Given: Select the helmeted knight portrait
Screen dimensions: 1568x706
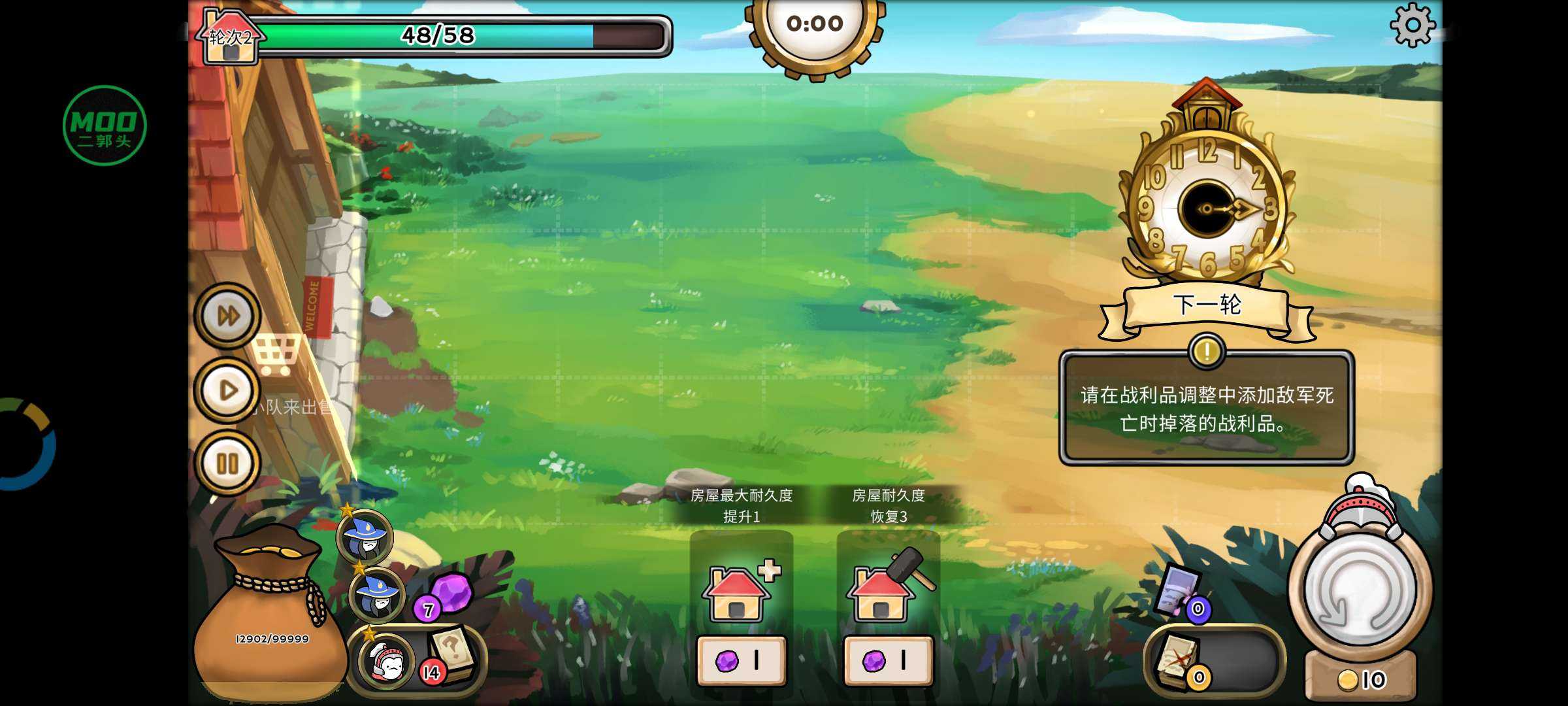Looking at the screenshot, I should pos(388,662).
